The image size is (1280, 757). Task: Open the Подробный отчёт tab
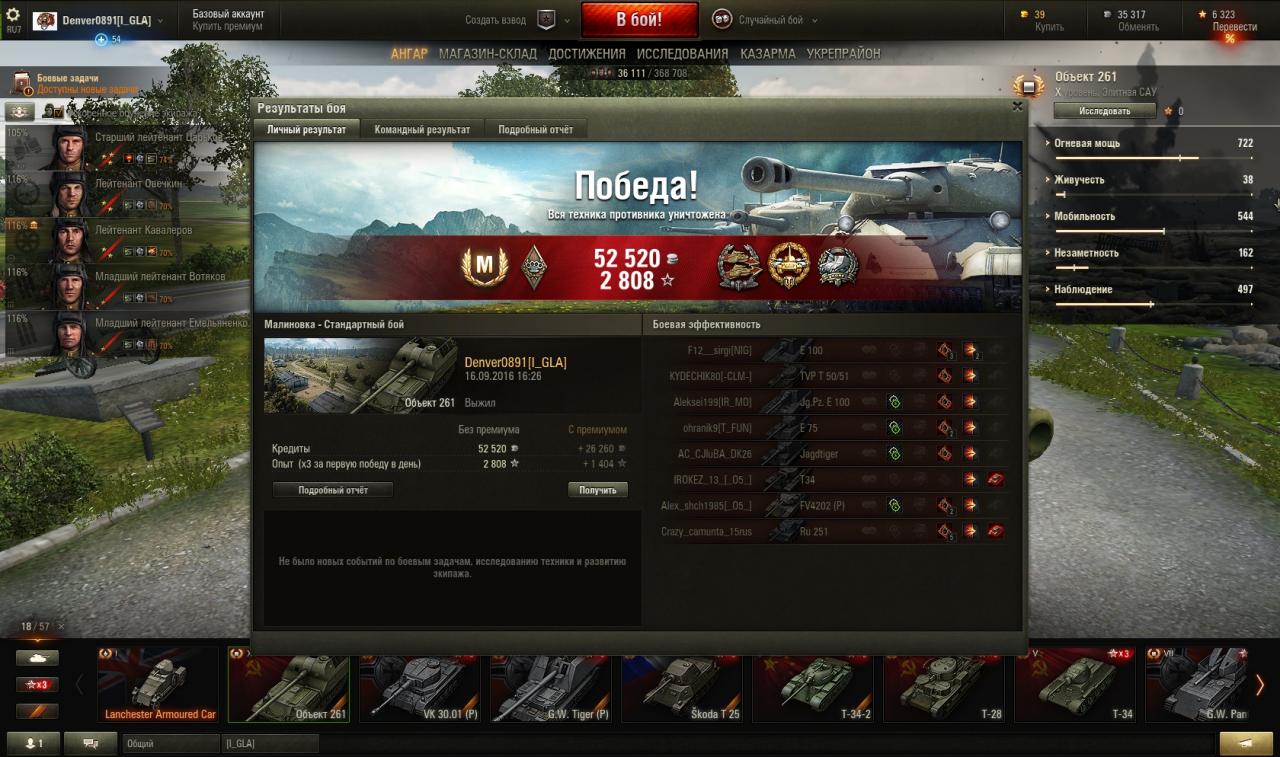coord(535,130)
